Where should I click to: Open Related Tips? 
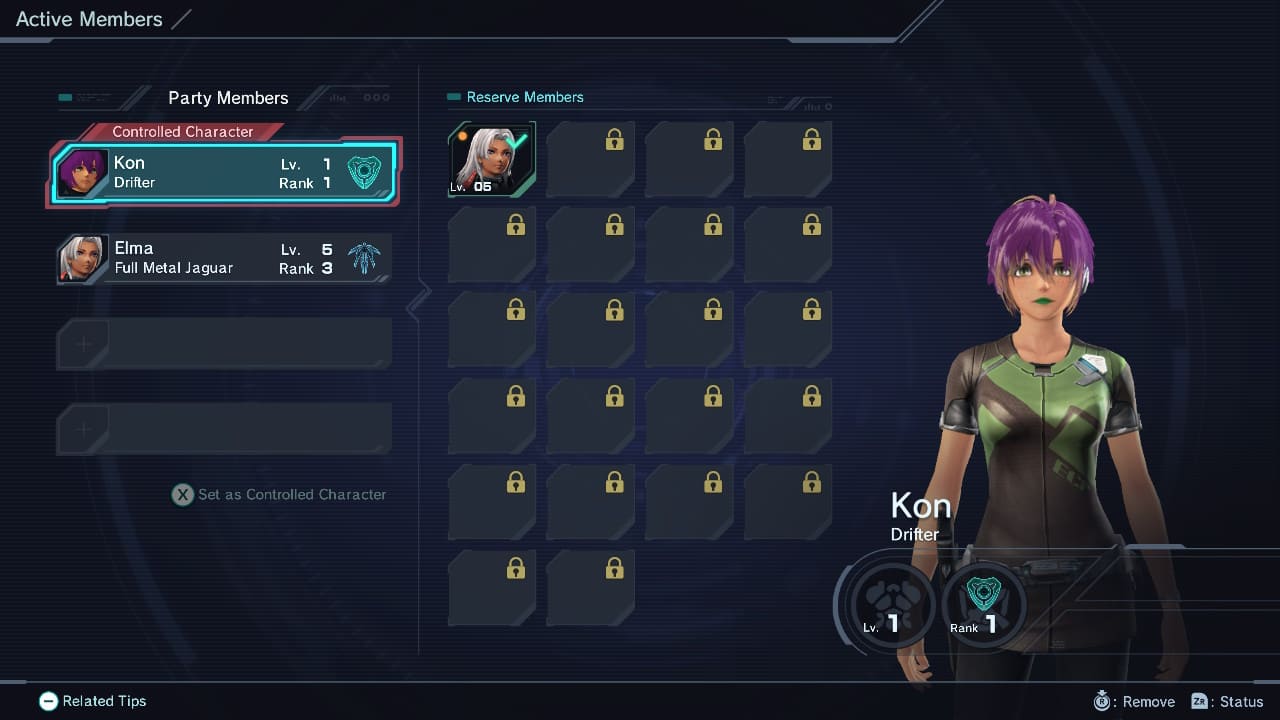click(x=93, y=701)
